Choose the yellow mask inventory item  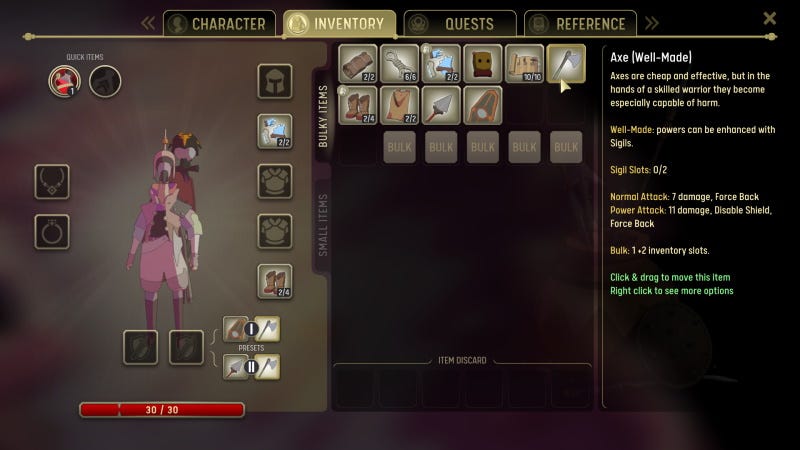tap(483, 63)
